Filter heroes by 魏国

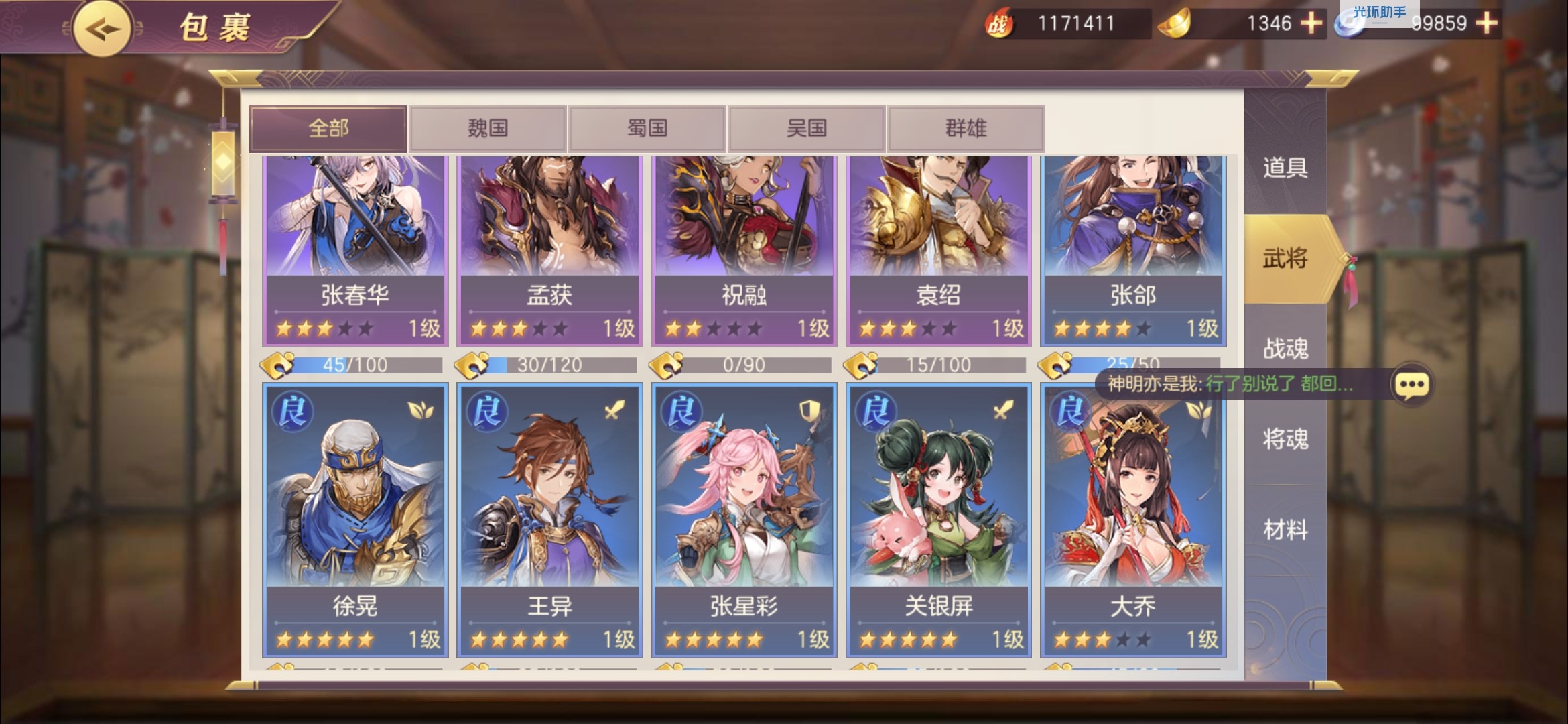pyautogui.click(x=488, y=128)
